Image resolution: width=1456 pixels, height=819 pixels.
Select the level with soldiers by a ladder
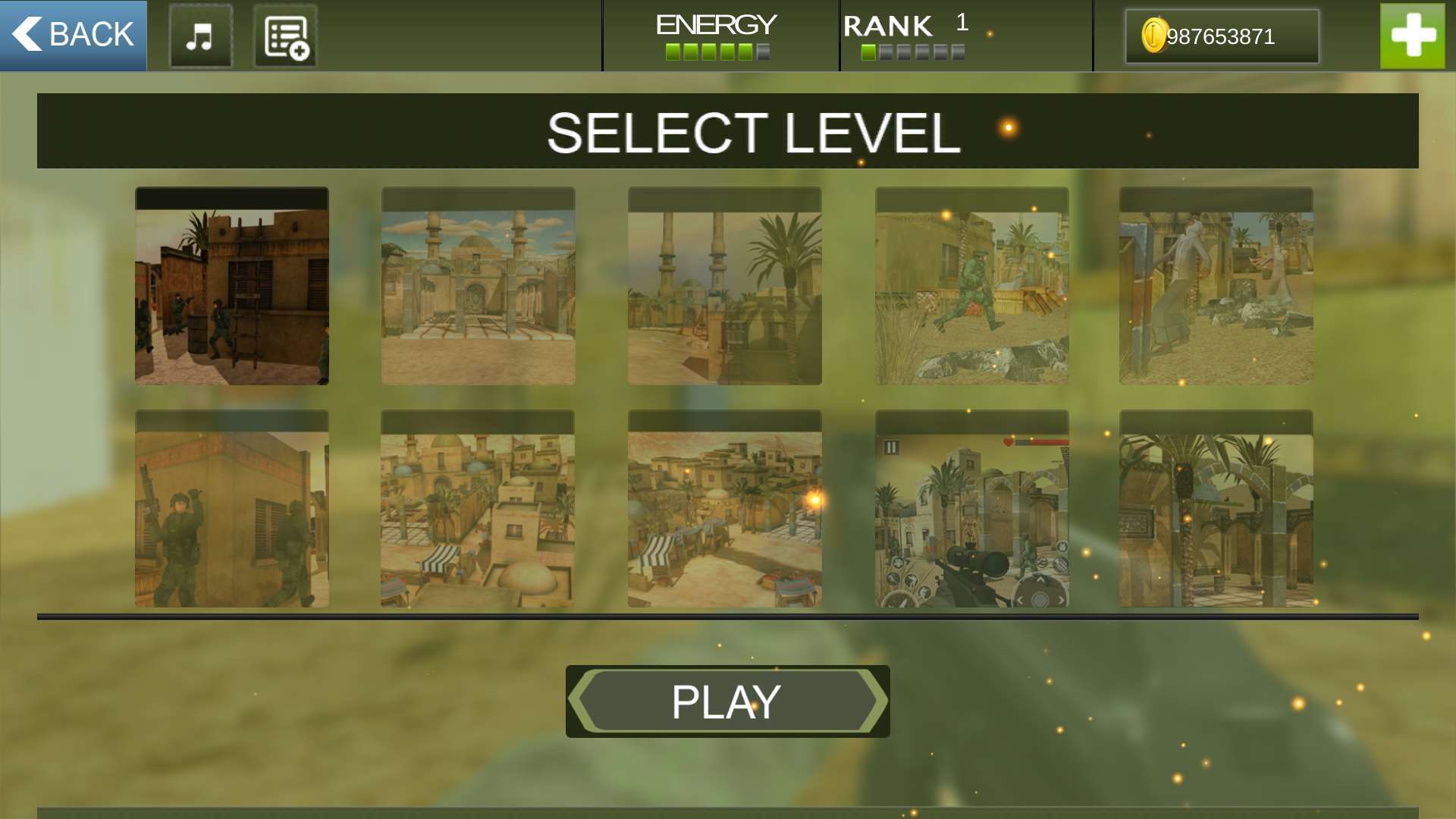[232, 287]
